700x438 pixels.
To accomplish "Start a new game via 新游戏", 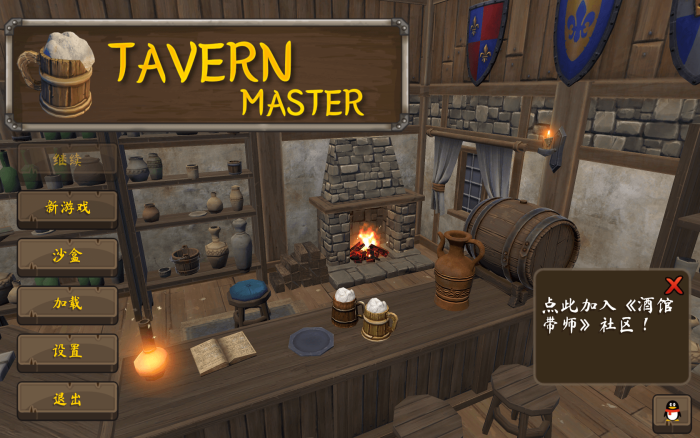I will pos(67,208).
